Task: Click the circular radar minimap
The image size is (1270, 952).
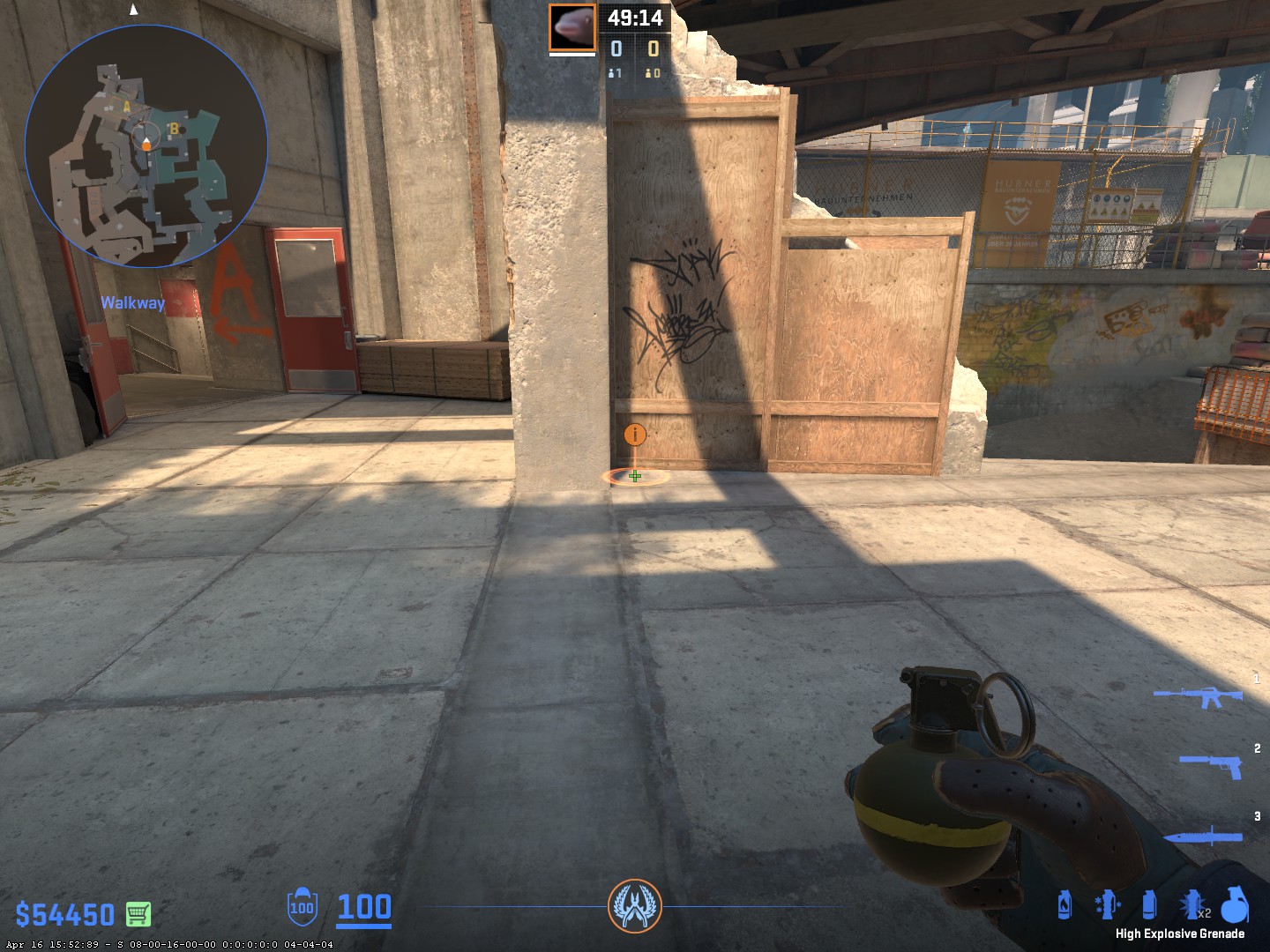Action: click(x=146, y=145)
